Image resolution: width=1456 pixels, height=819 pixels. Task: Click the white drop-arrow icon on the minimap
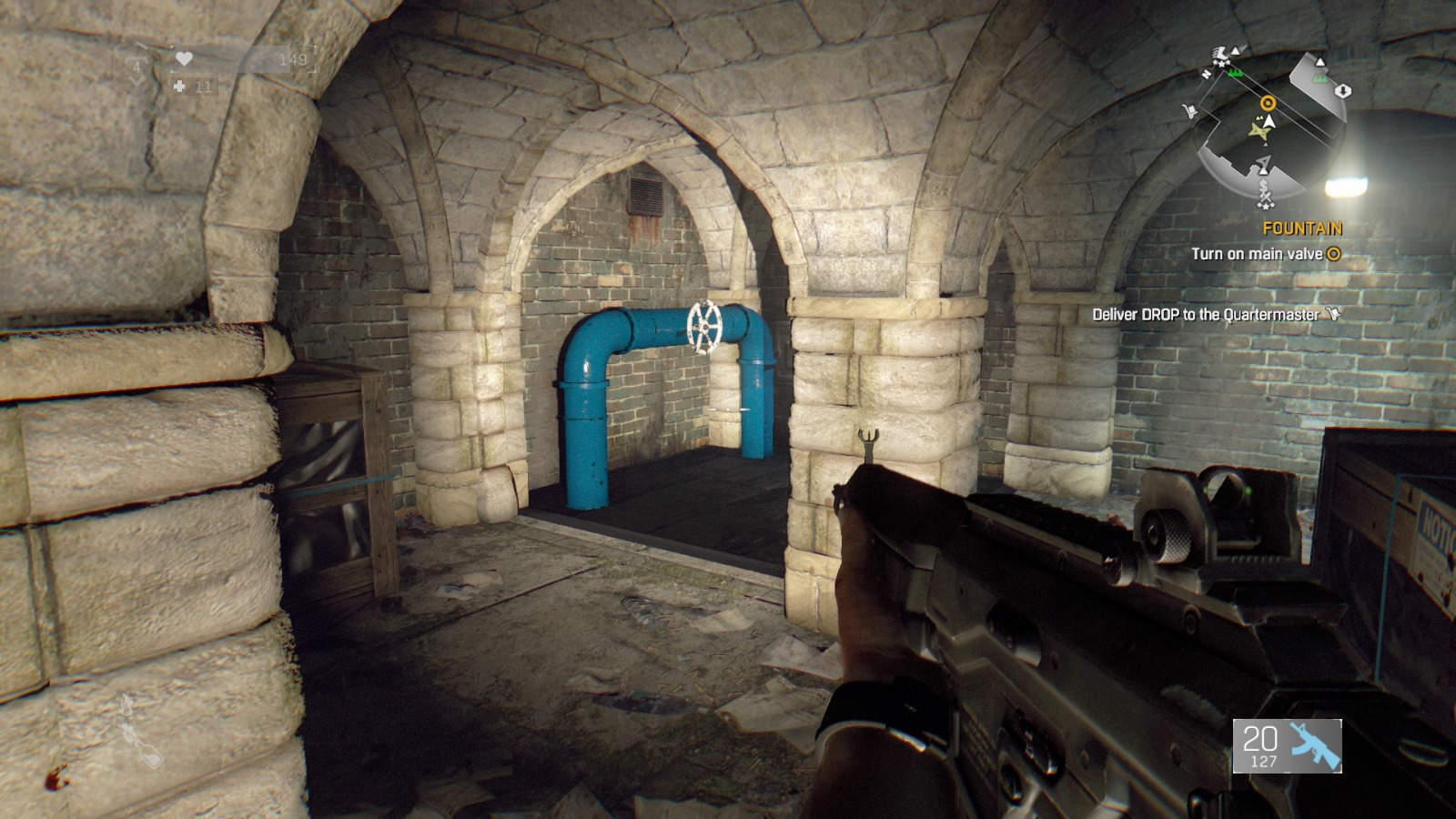1343,91
